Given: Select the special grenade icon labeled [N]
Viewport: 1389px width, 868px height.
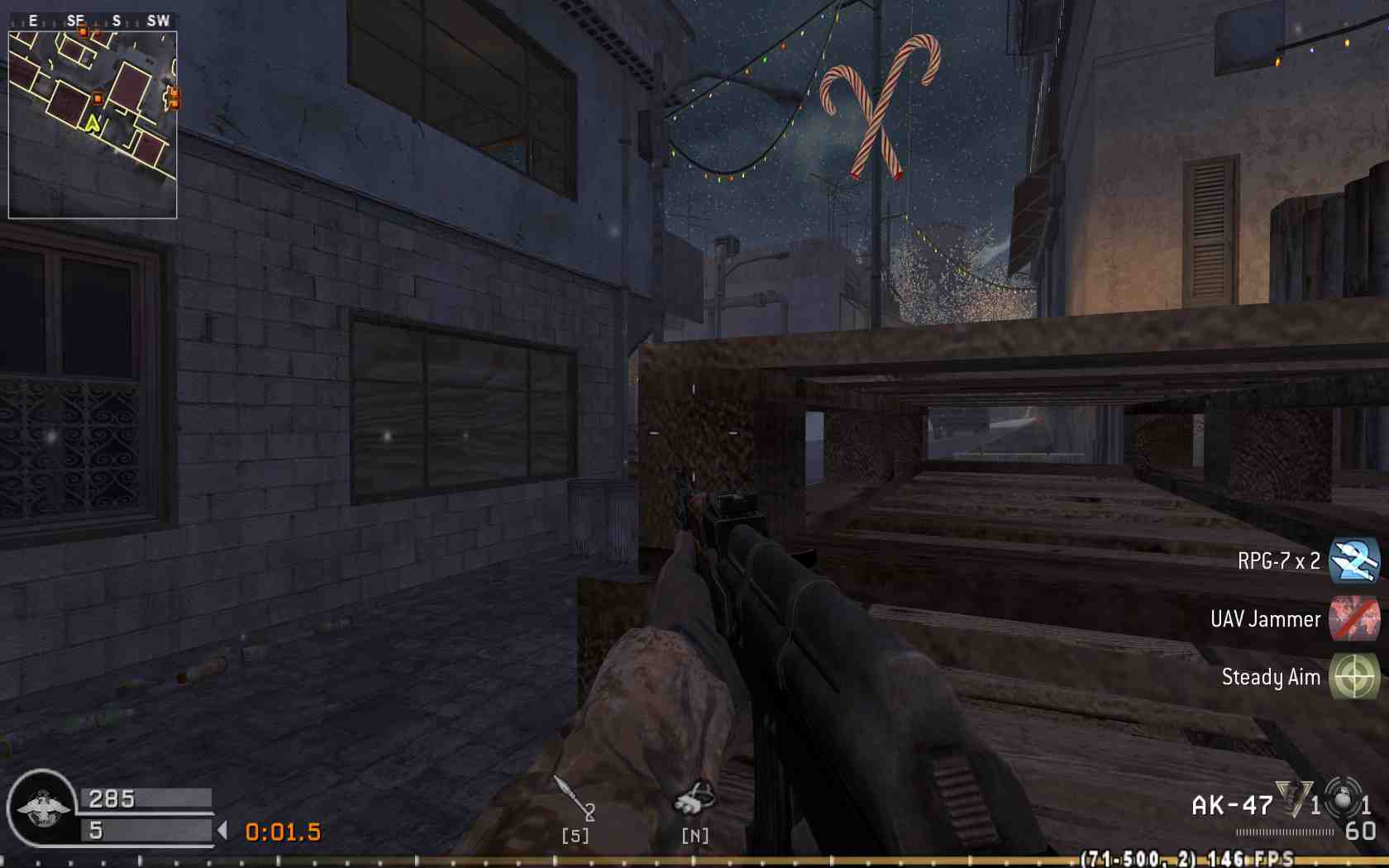Looking at the screenshot, I should [x=694, y=798].
